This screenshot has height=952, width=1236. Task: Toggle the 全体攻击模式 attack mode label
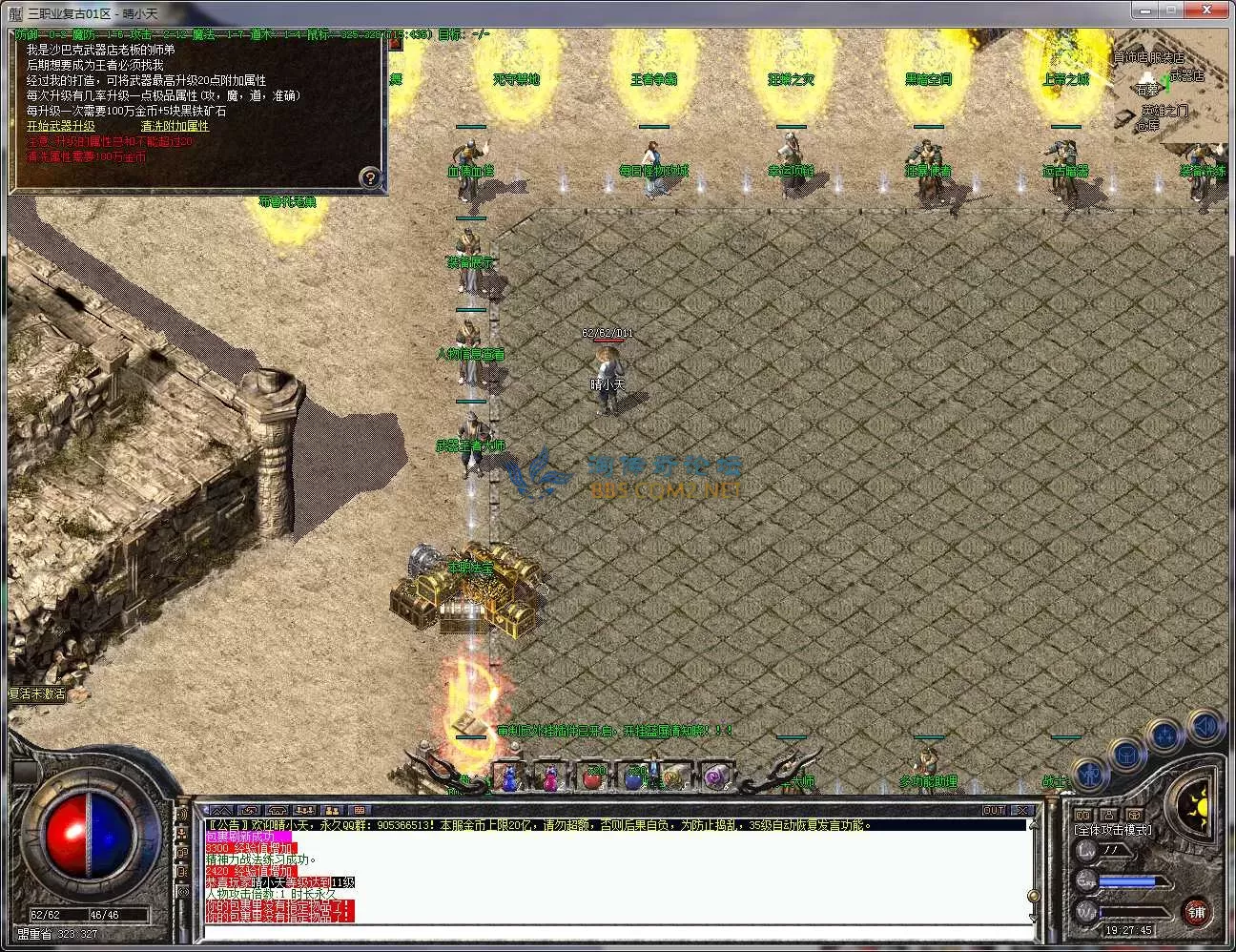[1112, 830]
